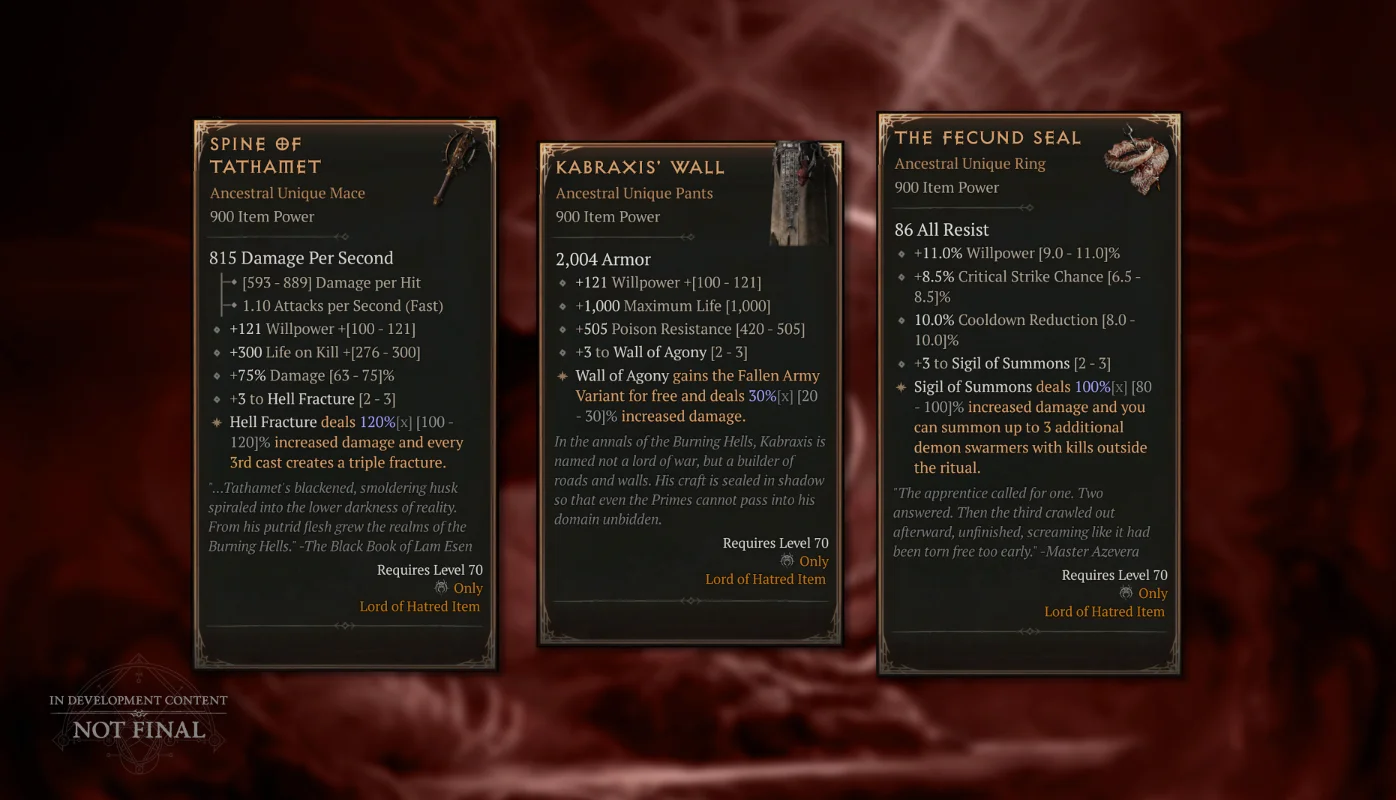The width and height of the screenshot is (1396, 800).
Task: Click the diamond bullet beside +121 Willpower on Kabraxis' Wall
Action: [561, 283]
